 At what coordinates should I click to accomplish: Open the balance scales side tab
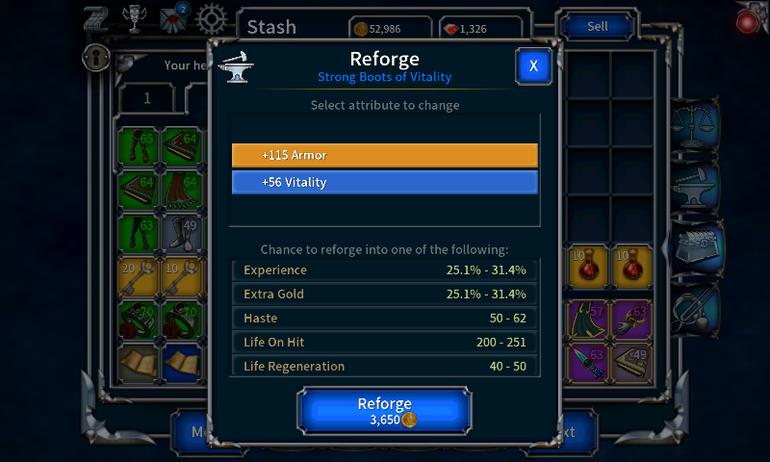(697, 124)
